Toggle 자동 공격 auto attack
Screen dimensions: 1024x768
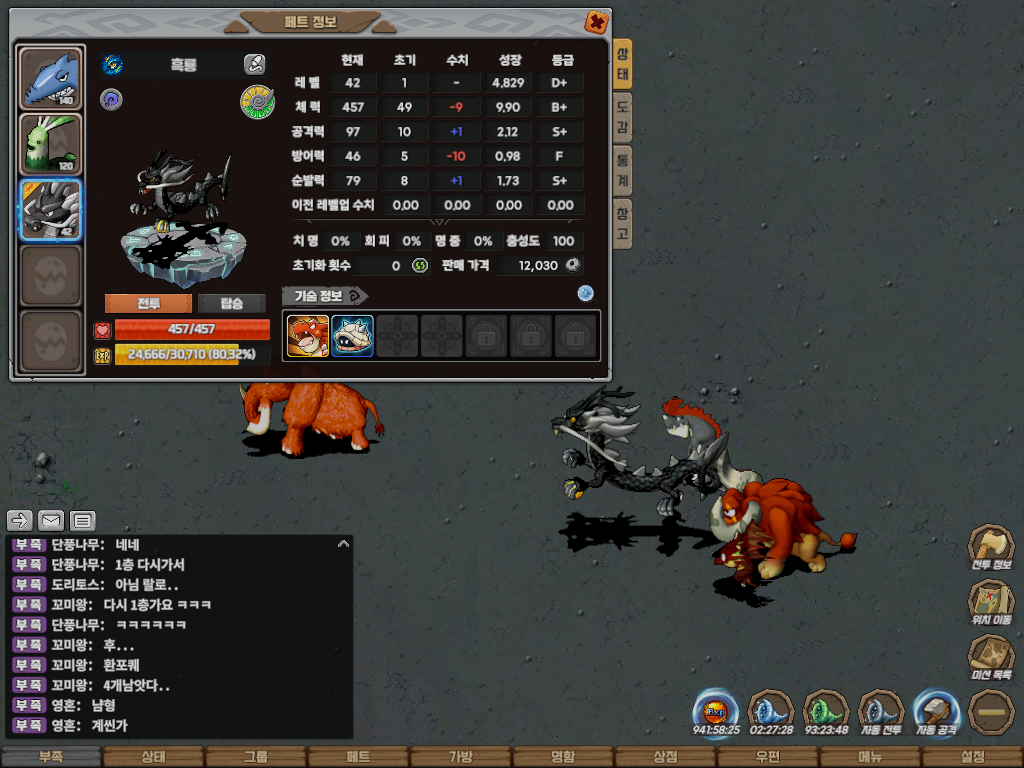(936, 711)
